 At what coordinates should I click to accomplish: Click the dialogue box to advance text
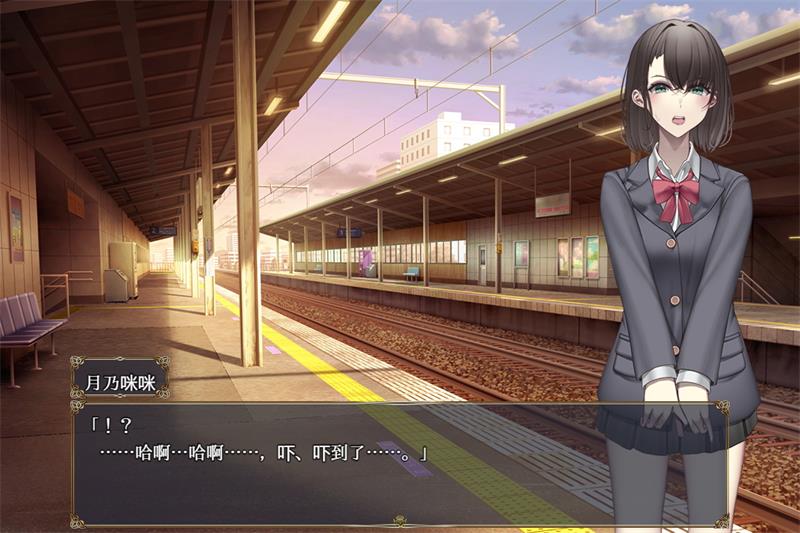point(400,463)
